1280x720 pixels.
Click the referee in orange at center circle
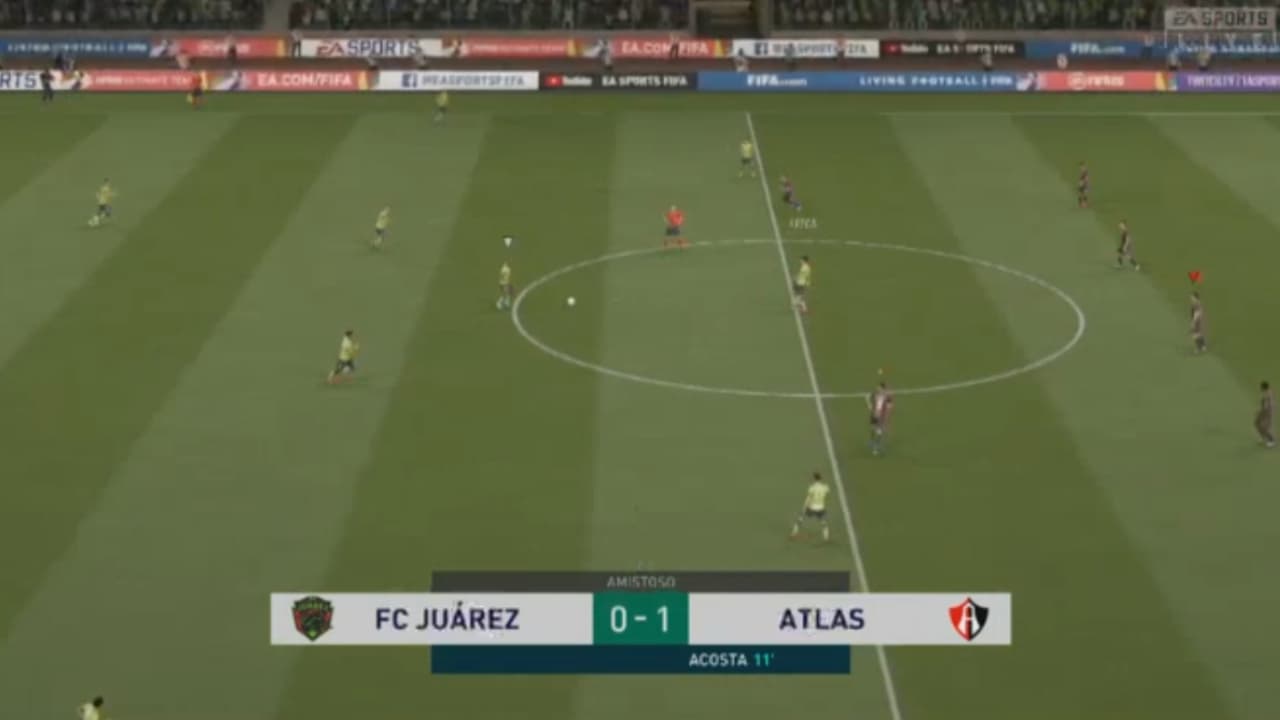click(672, 215)
